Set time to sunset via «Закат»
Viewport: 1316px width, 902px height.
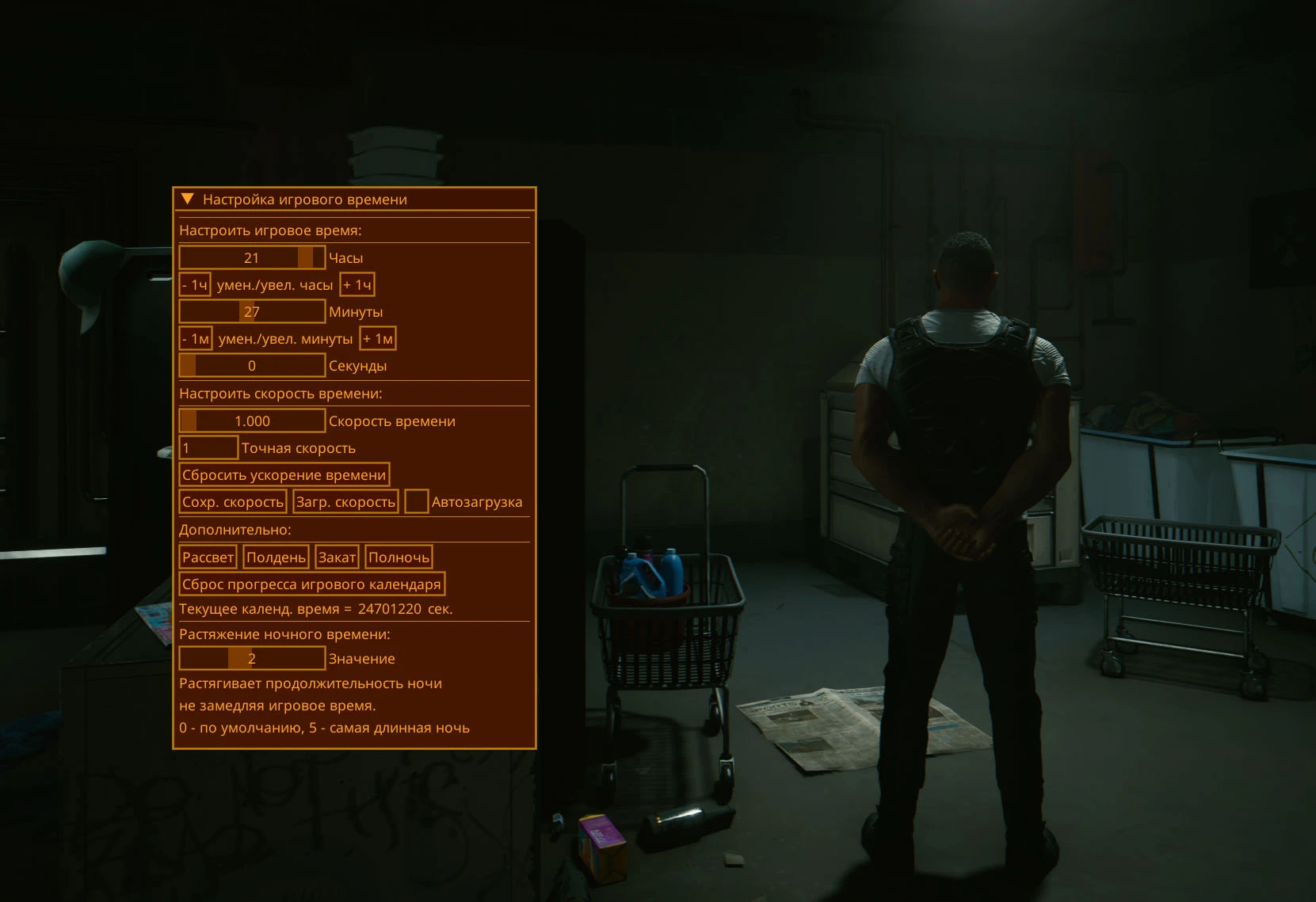[x=337, y=556]
